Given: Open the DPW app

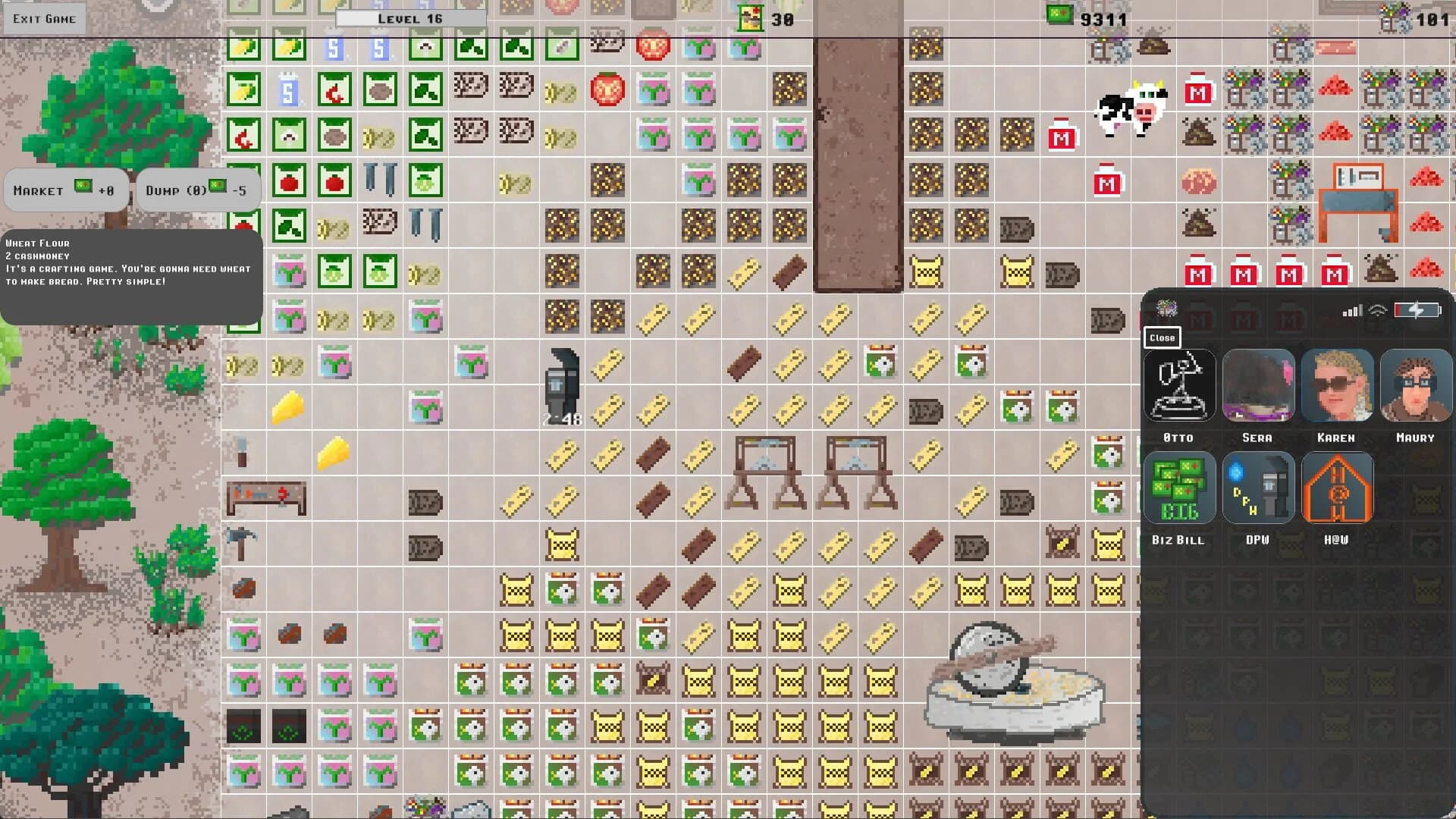Looking at the screenshot, I should [x=1259, y=488].
